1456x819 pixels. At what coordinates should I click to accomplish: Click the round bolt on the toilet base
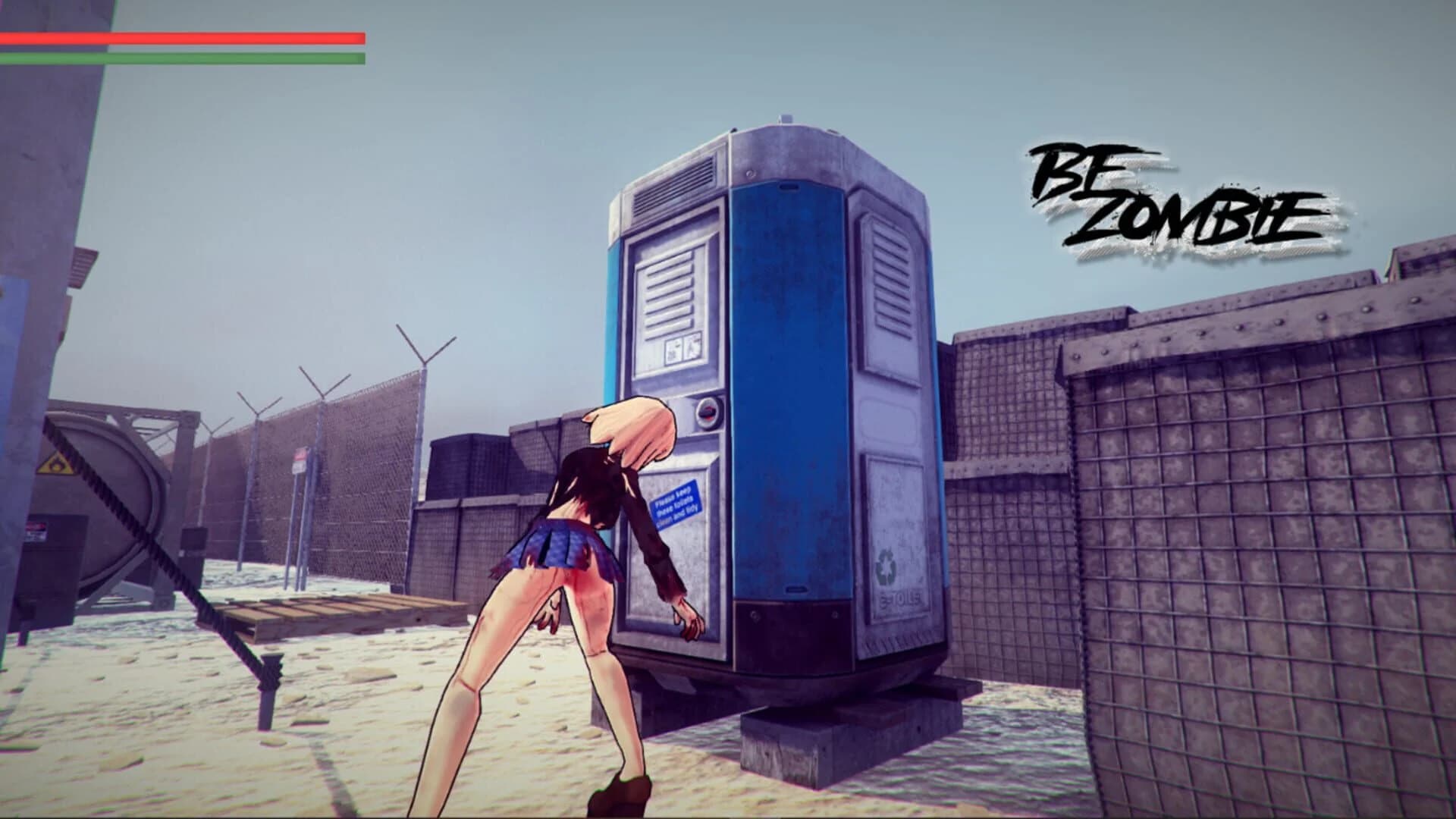click(x=754, y=614)
